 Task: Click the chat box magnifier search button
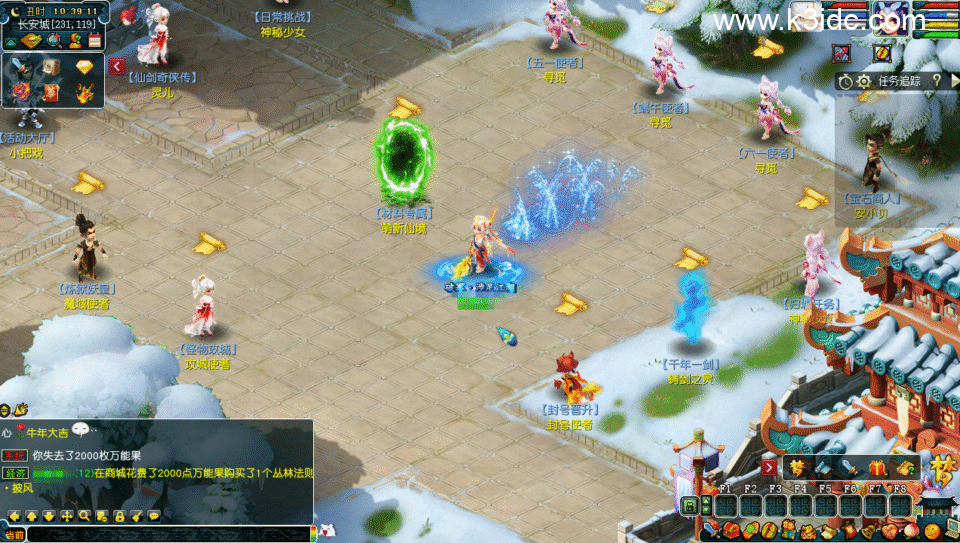click(85, 516)
